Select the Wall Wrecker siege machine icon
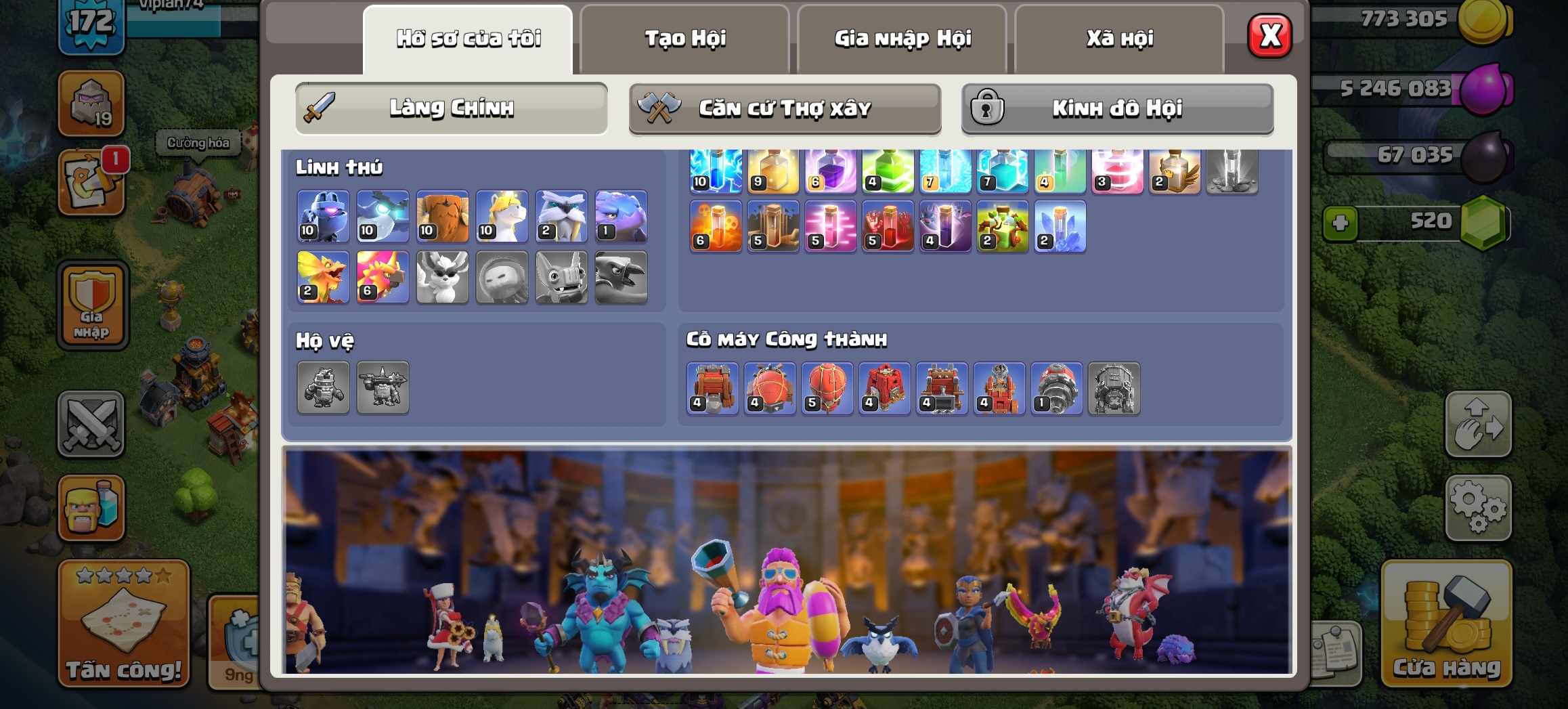This screenshot has width=1568, height=709. click(x=712, y=388)
